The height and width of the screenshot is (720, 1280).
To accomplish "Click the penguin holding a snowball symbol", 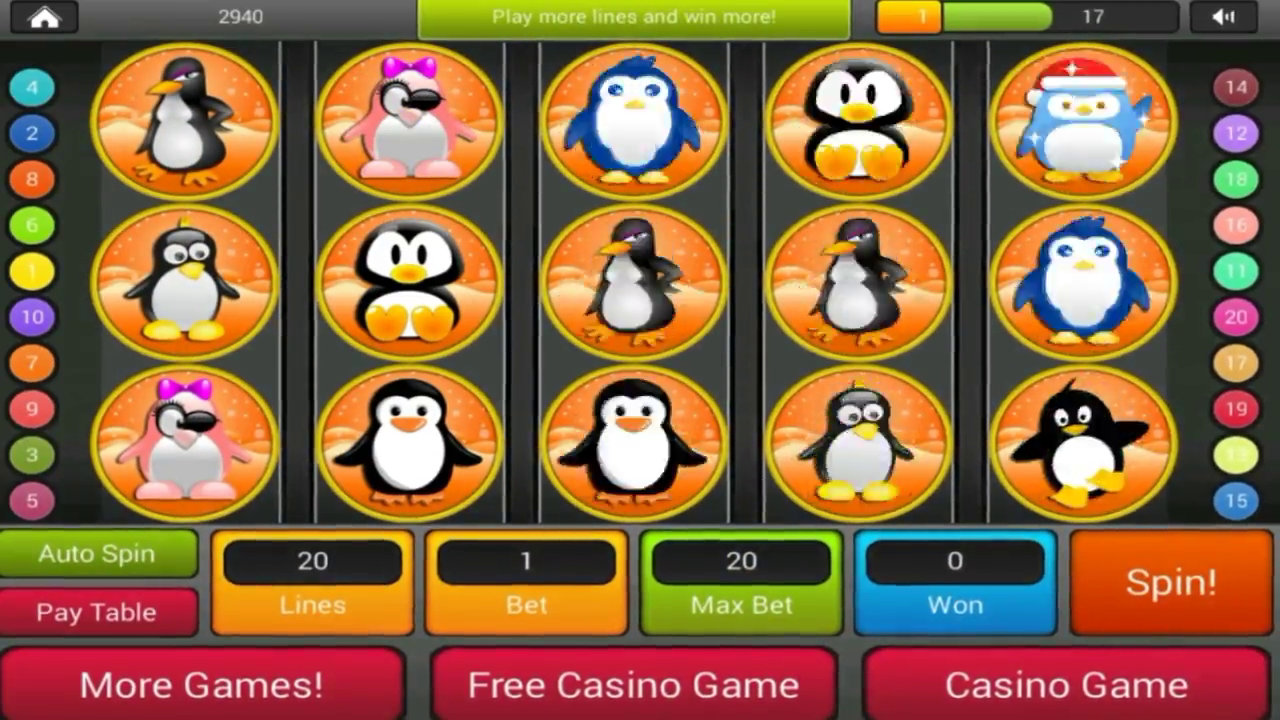I will pyautogui.click(x=1083, y=443).
